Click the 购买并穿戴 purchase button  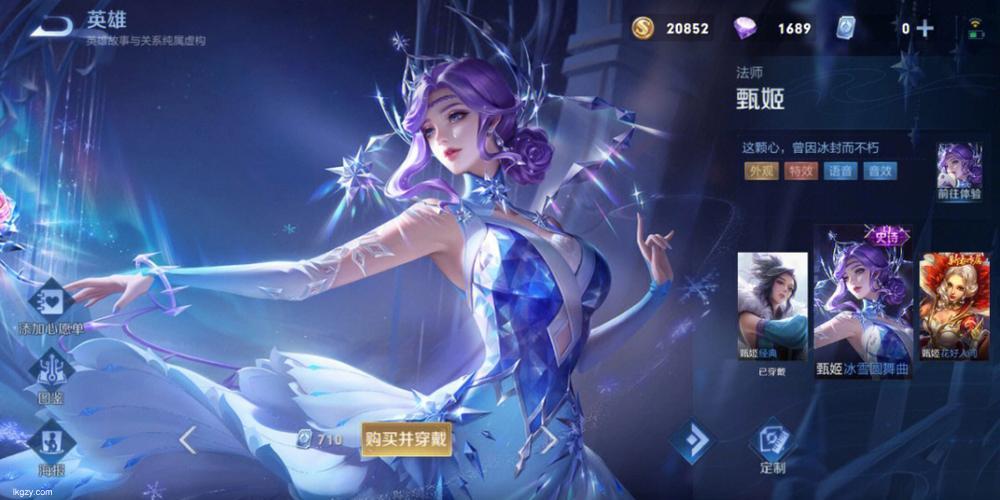pos(406,439)
